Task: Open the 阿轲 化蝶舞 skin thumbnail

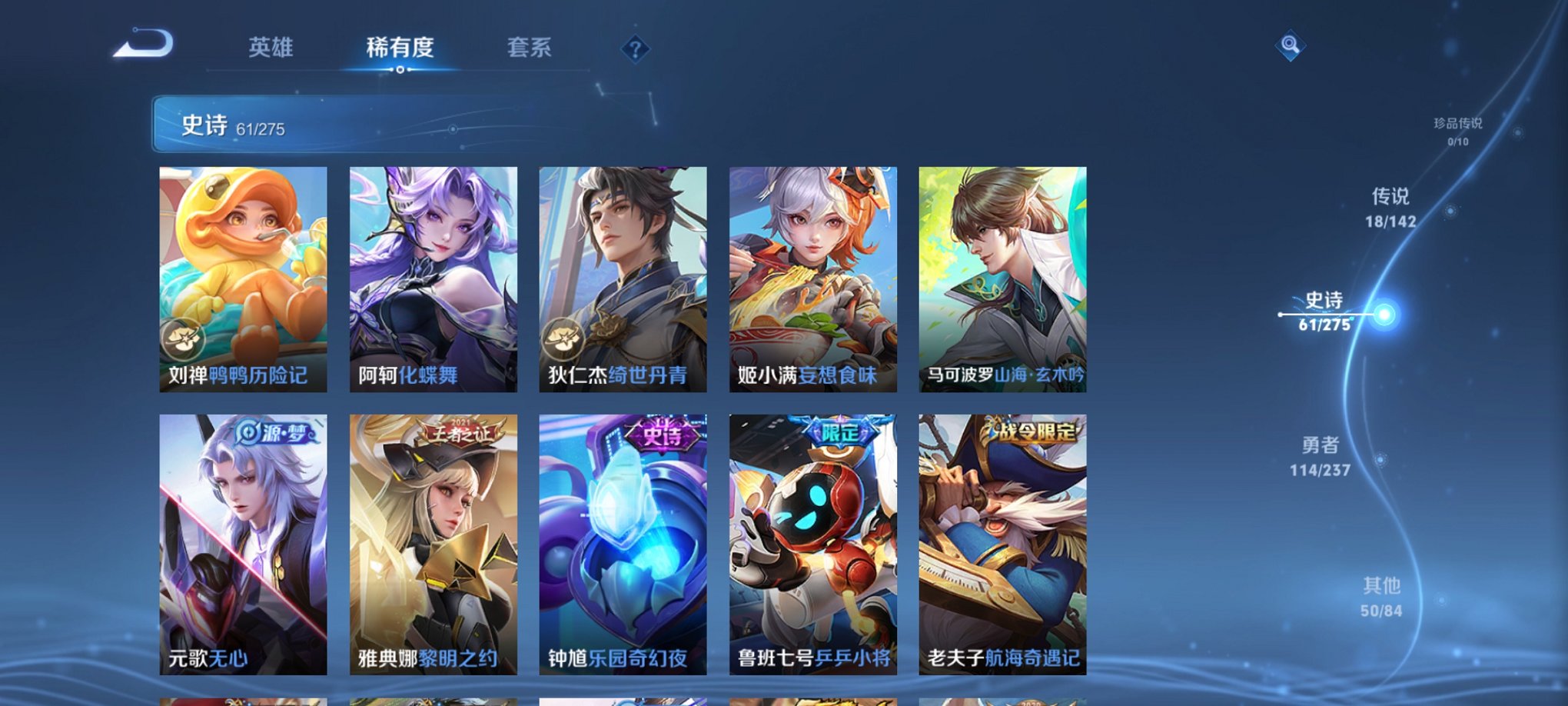Action: coord(434,277)
